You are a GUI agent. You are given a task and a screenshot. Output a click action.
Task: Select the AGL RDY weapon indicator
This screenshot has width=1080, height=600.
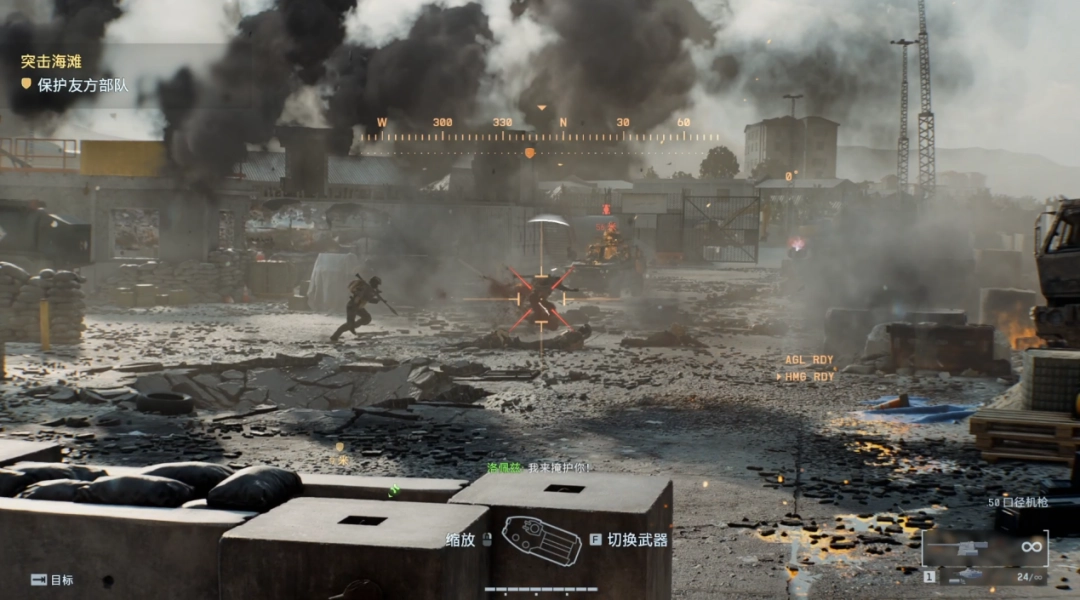[x=809, y=360]
